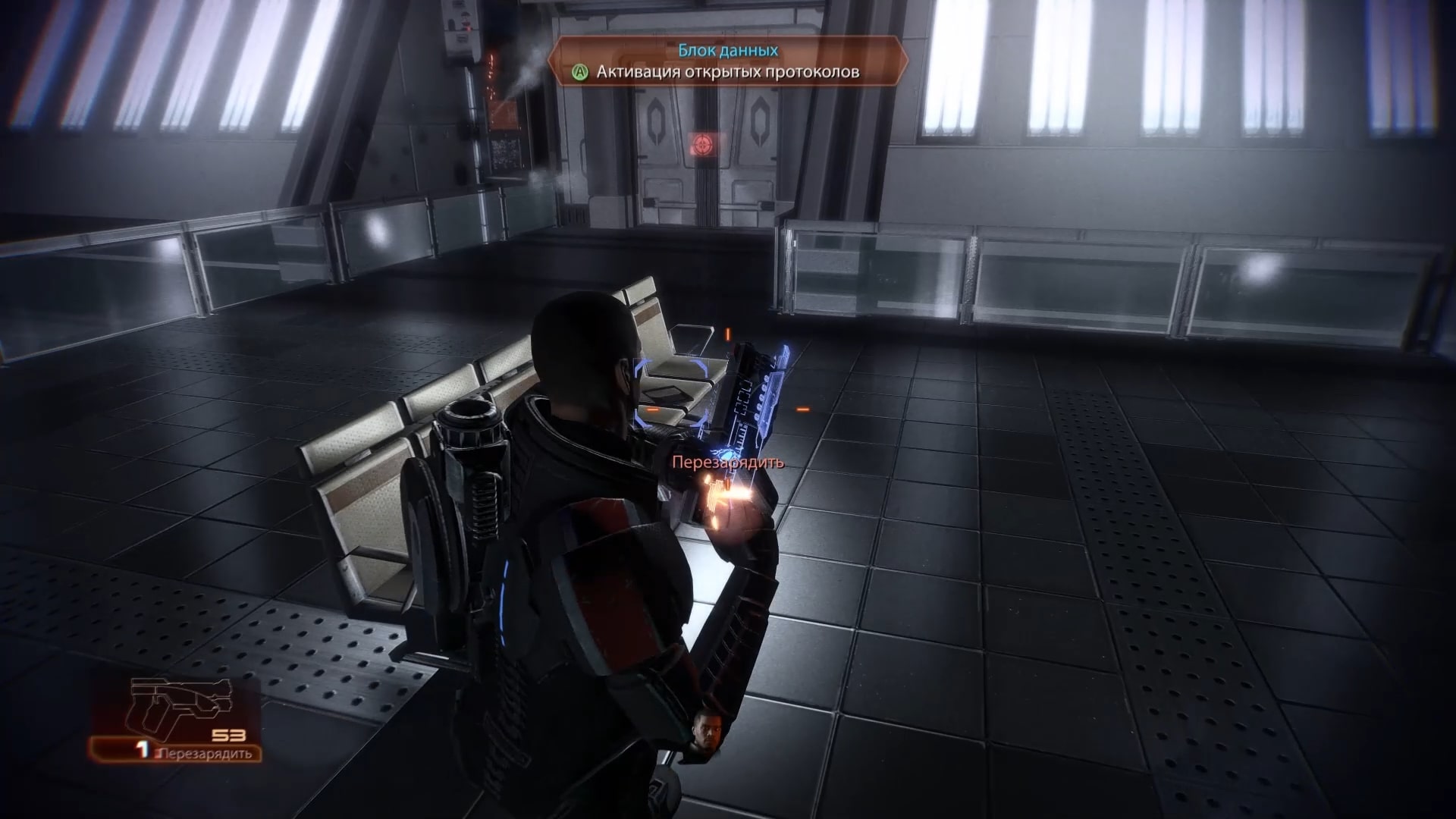Activate the Блок данных interaction panel
1456x819 pixels.
[x=727, y=61]
